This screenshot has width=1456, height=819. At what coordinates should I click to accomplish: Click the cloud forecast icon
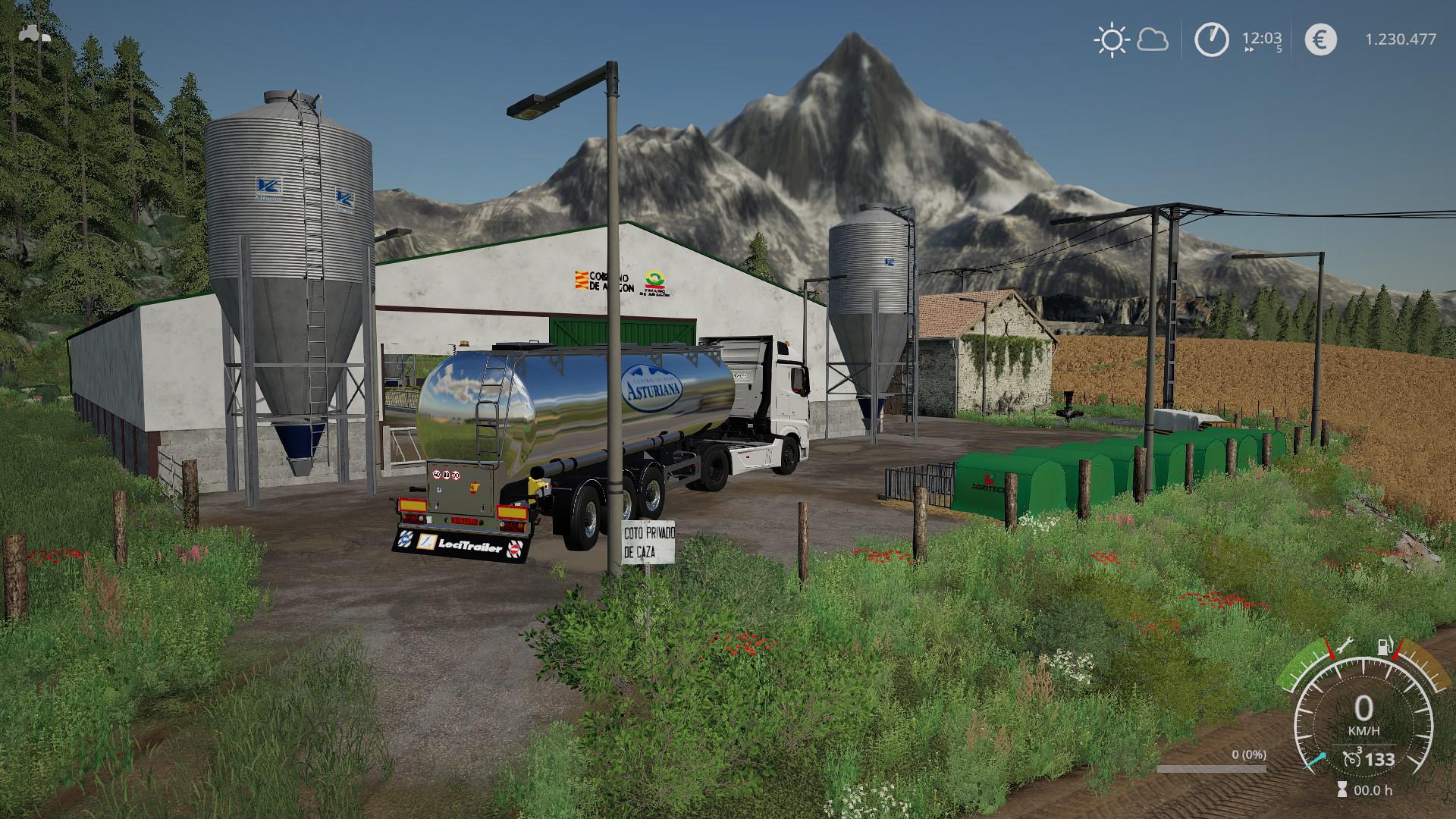[x=1153, y=39]
